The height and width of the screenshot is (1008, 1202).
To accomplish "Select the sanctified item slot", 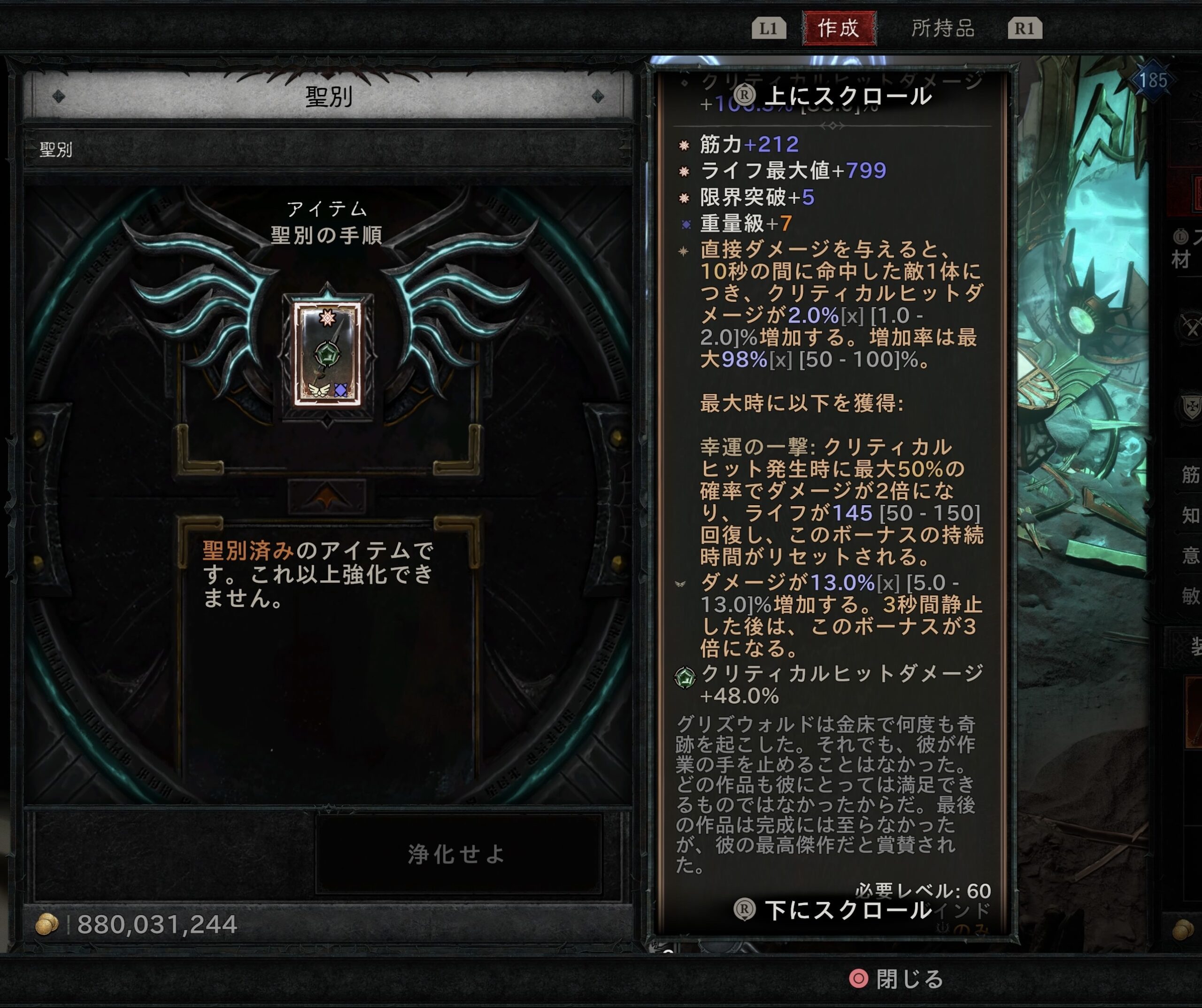I will (327, 354).
